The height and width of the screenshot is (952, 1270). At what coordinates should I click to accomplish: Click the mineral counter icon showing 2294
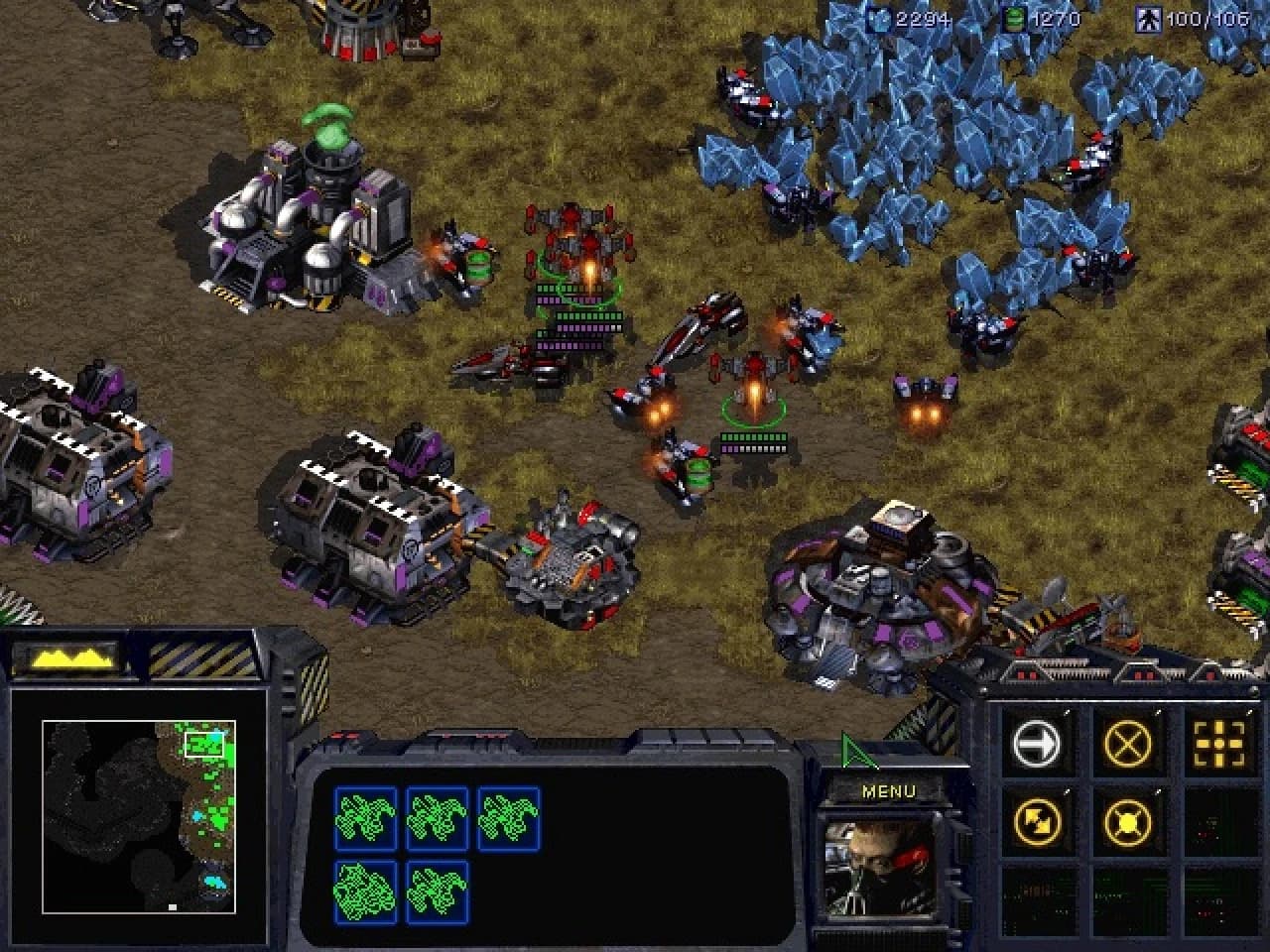[x=883, y=15]
